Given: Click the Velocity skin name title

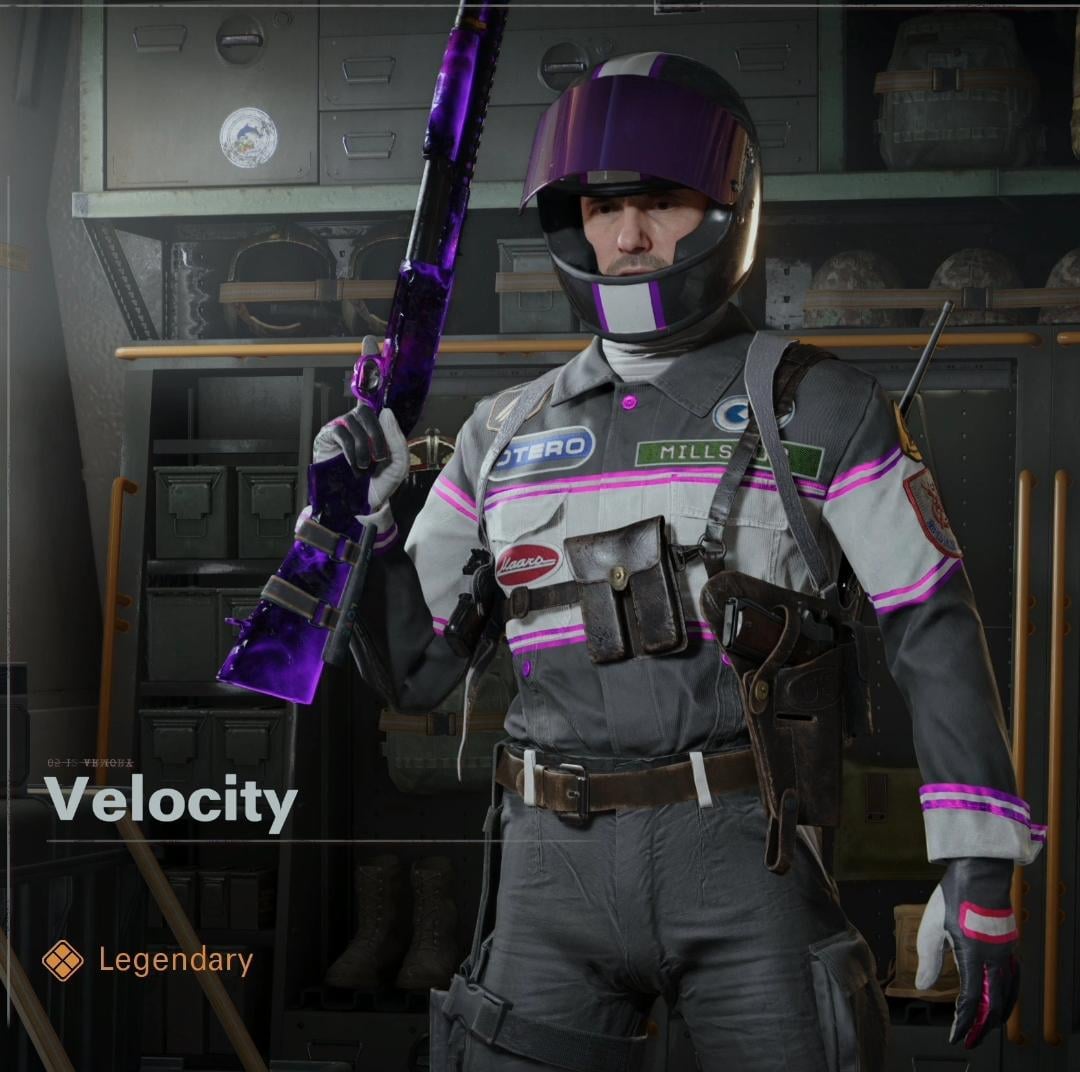Looking at the screenshot, I should [x=171, y=802].
